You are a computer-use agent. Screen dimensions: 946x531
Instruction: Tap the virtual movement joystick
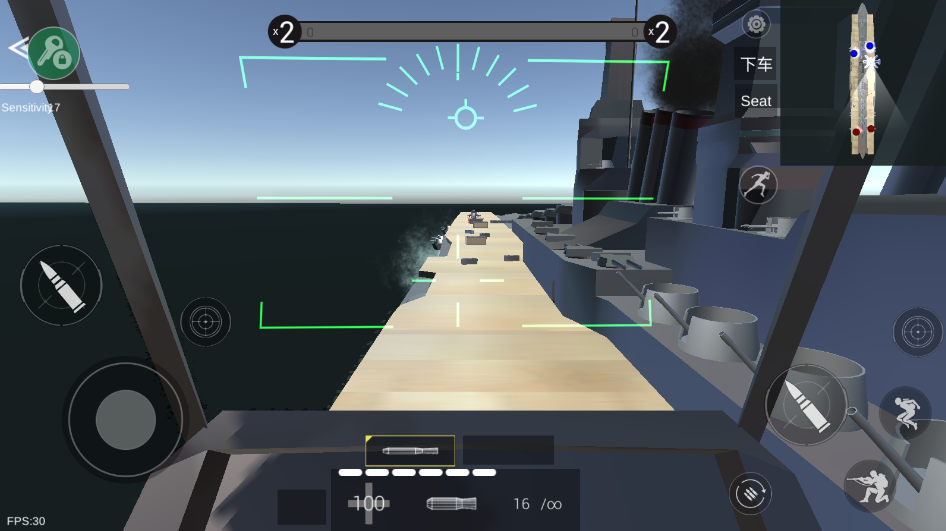[126, 419]
